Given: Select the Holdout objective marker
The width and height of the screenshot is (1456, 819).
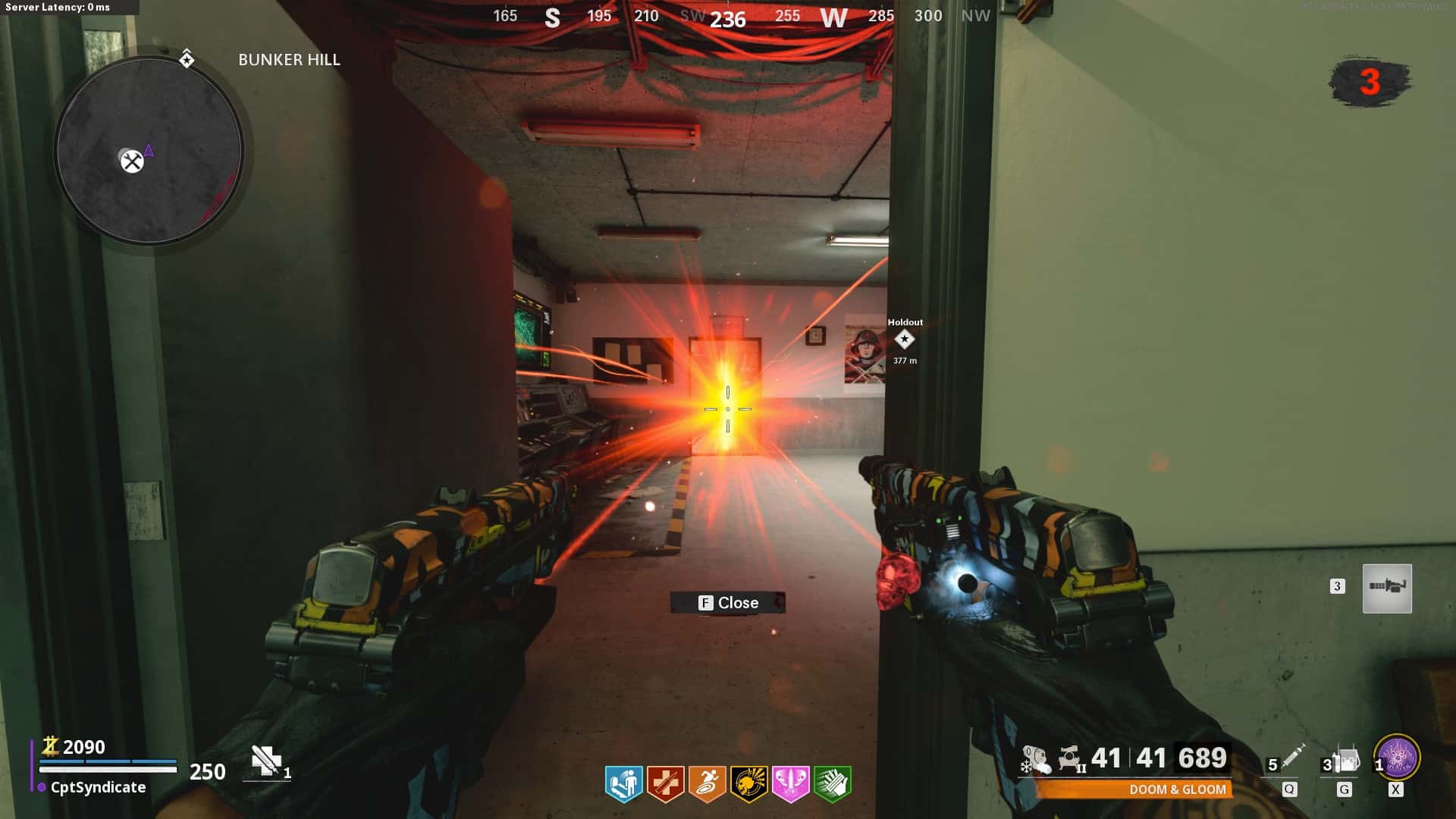Looking at the screenshot, I should pos(904,339).
